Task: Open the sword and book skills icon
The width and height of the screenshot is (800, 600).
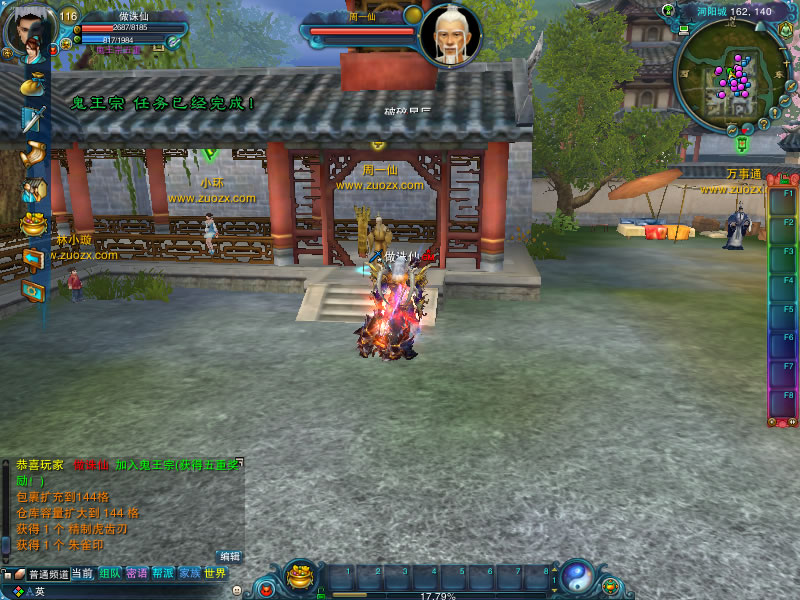Action: pyautogui.click(x=33, y=119)
